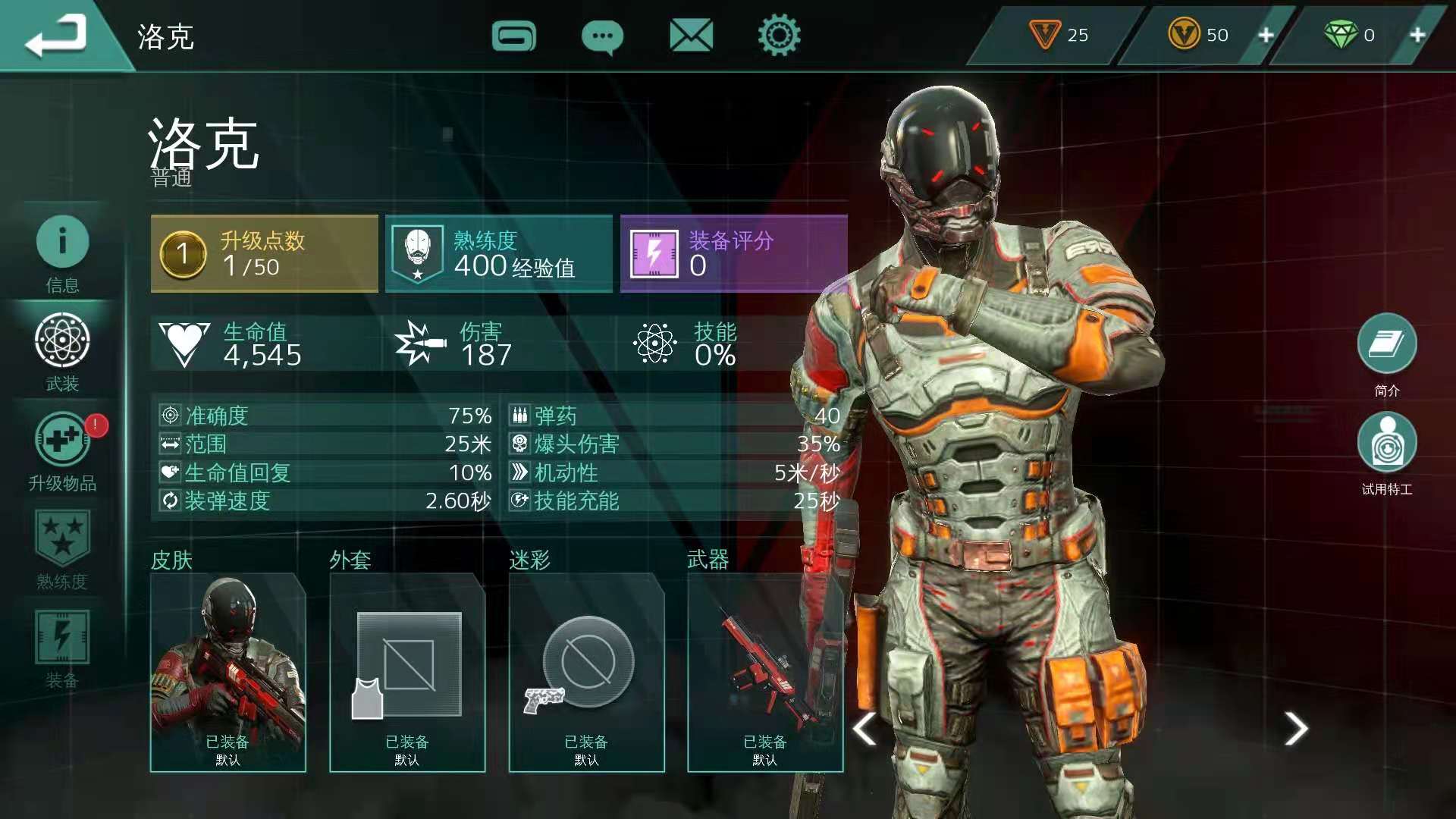Choose the 外套 jacket slot
Viewport: 1456px width, 819px height.
click(x=407, y=672)
